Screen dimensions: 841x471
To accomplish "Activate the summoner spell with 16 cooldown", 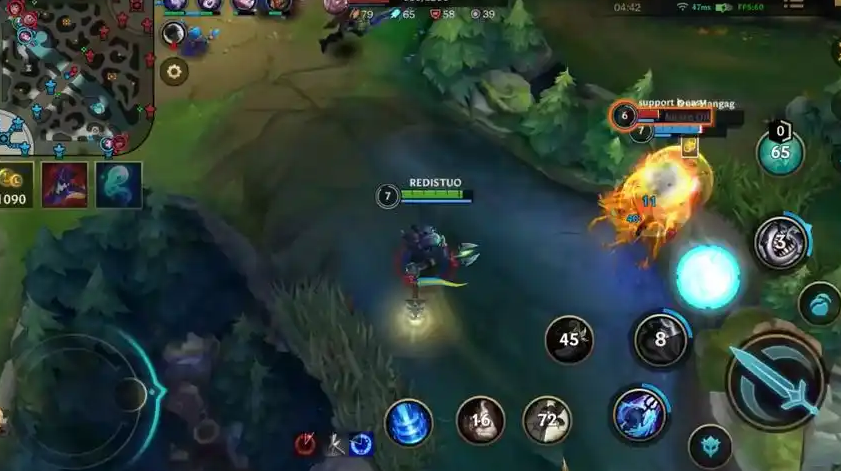I will click(x=481, y=420).
